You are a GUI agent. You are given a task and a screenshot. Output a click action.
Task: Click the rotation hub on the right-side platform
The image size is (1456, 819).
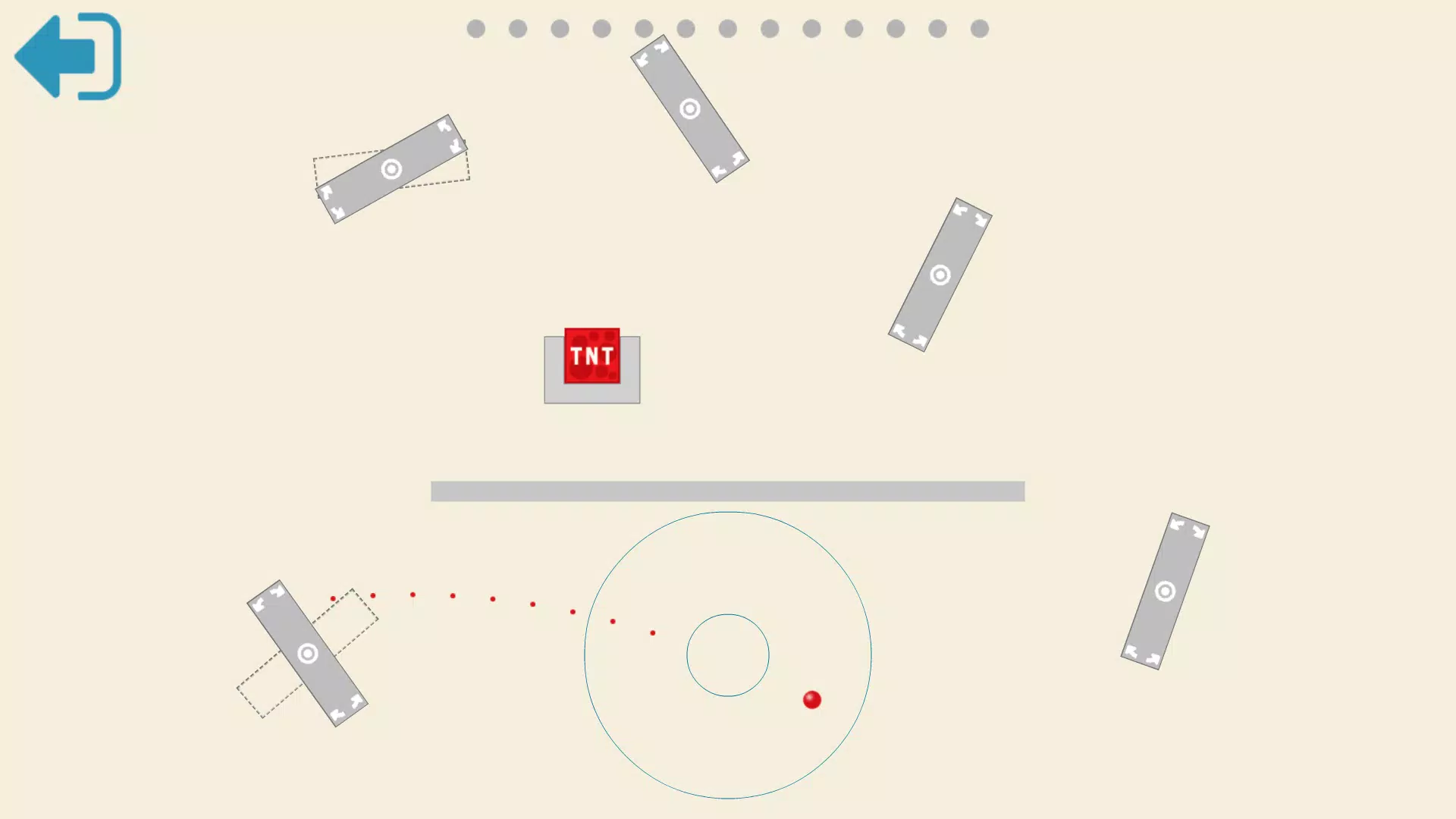[940, 276]
